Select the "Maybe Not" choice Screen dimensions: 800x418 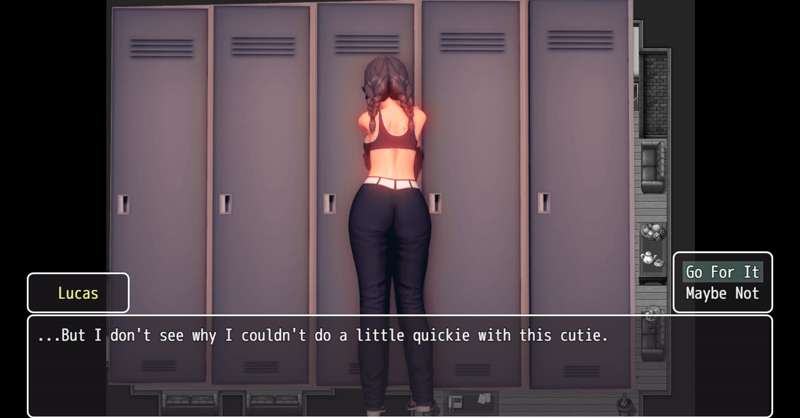pos(722,294)
